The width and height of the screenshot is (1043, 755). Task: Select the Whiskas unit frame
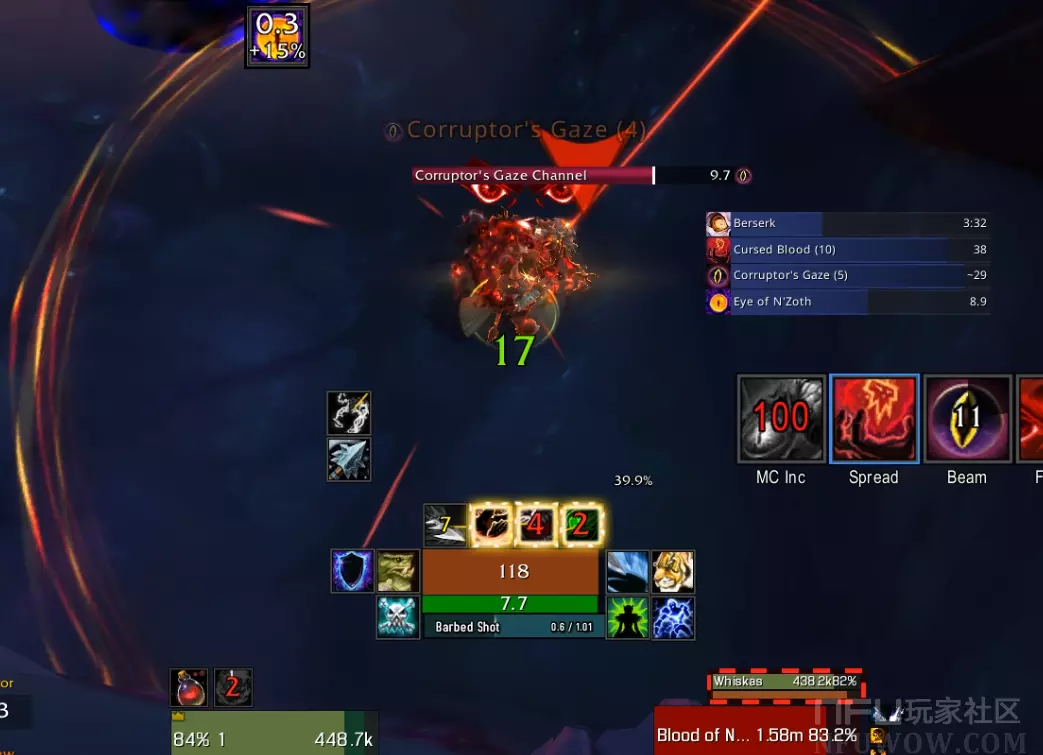tap(785, 682)
